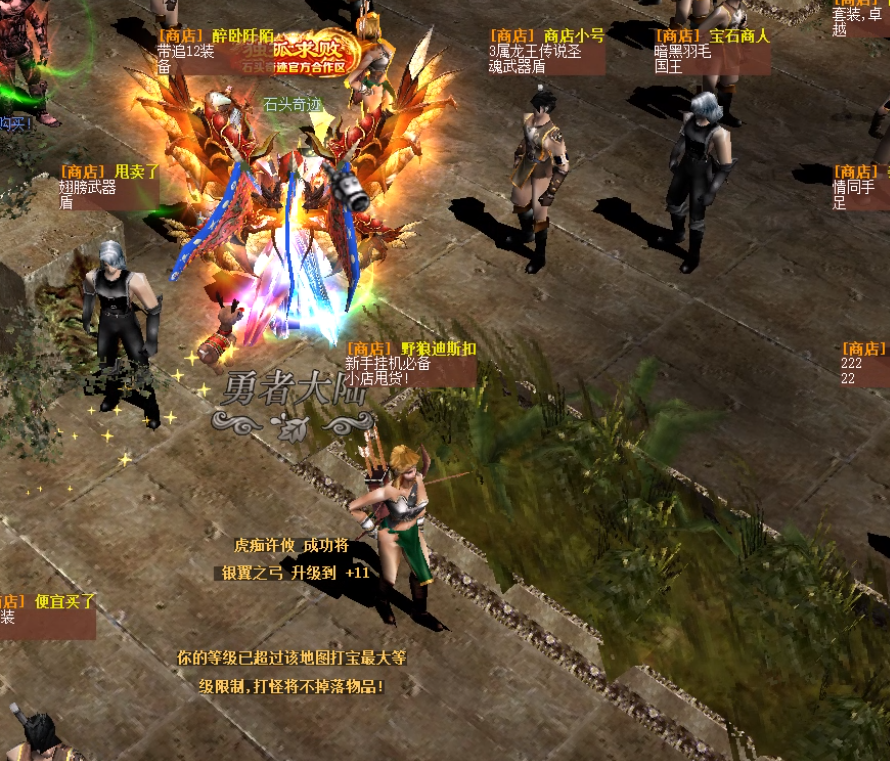Open the 商店小号 shop sign

tap(546, 51)
